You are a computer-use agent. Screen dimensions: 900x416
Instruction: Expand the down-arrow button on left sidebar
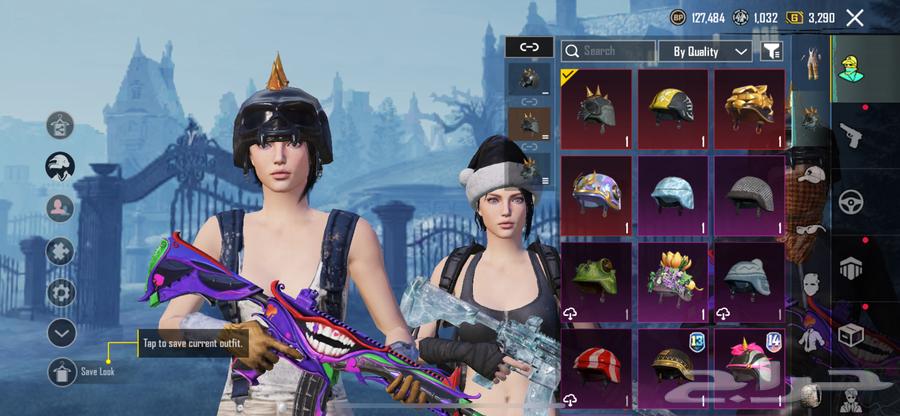pyautogui.click(x=62, y=332)
